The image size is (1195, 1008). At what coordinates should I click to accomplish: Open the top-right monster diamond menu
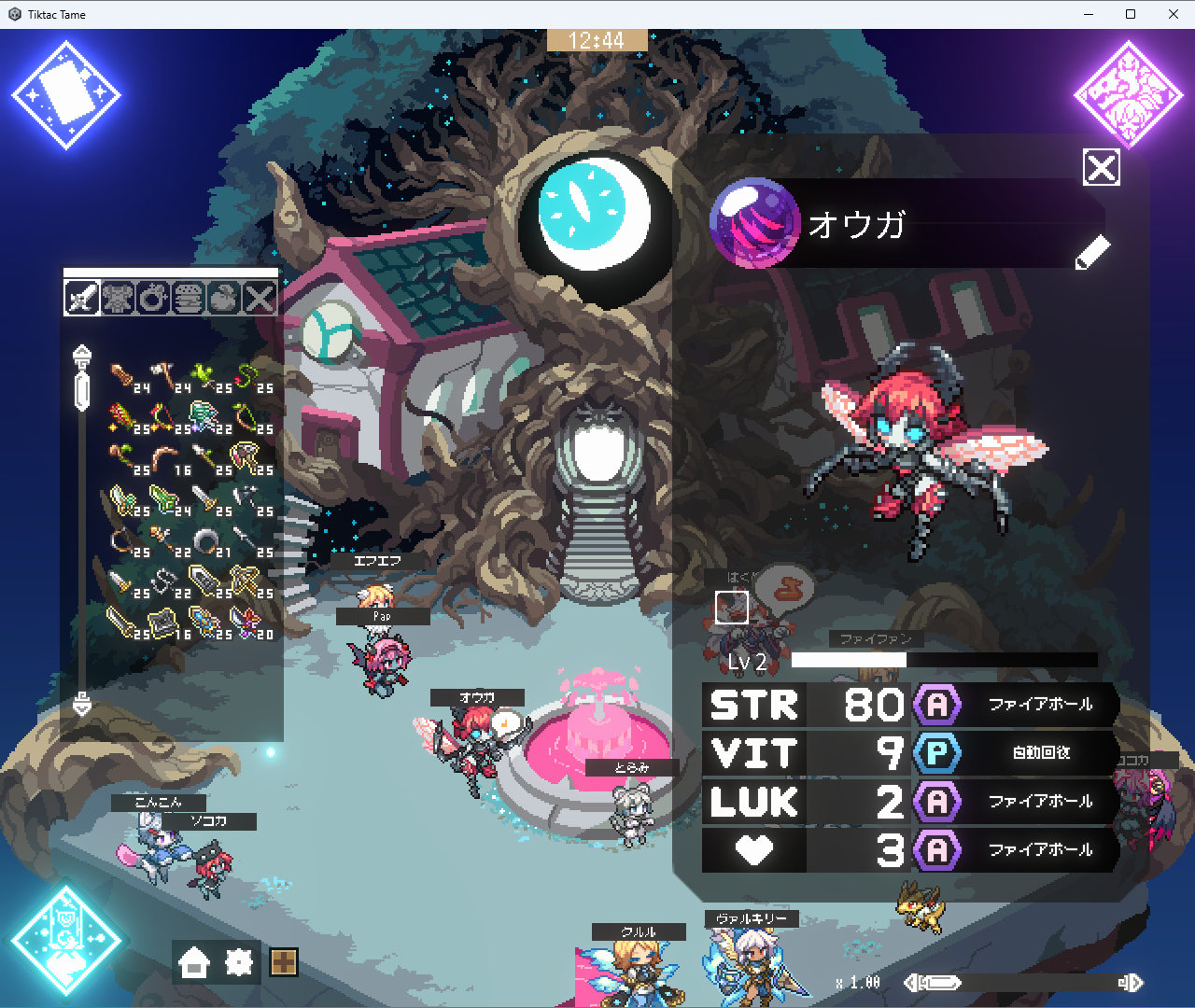[1129, 95]
